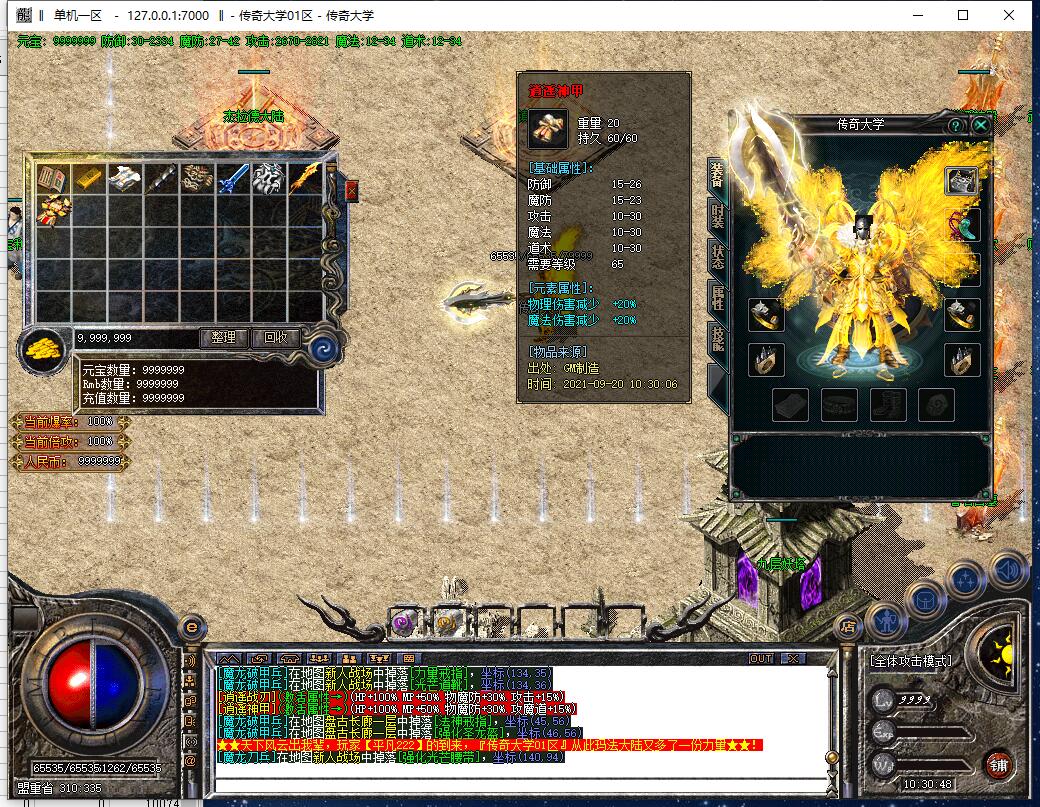Open the 店 shop button
The height and width of the screenshot is (807, 1040).
[x=848, y=627]
